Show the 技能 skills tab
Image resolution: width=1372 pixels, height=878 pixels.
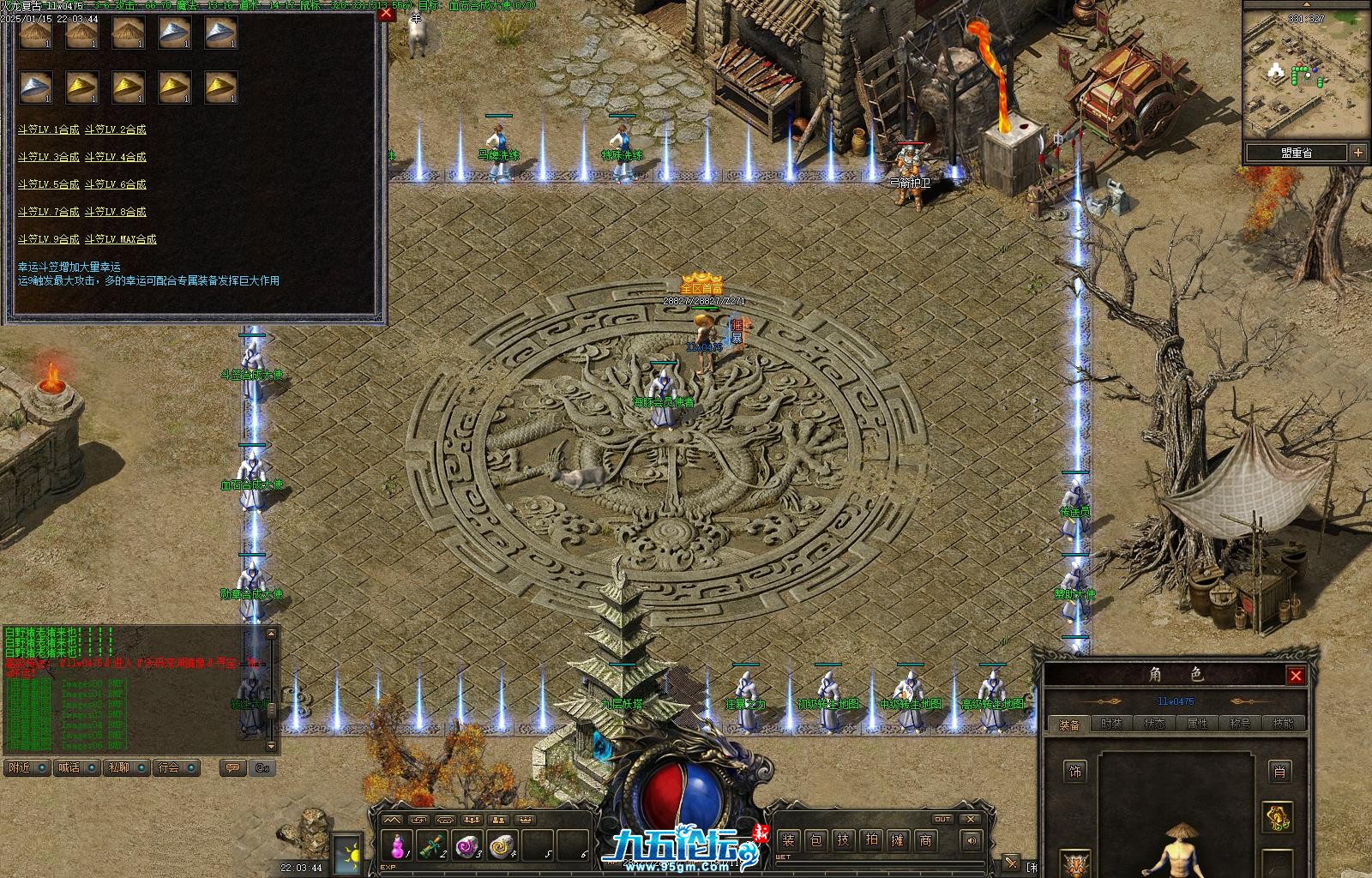1283,724
